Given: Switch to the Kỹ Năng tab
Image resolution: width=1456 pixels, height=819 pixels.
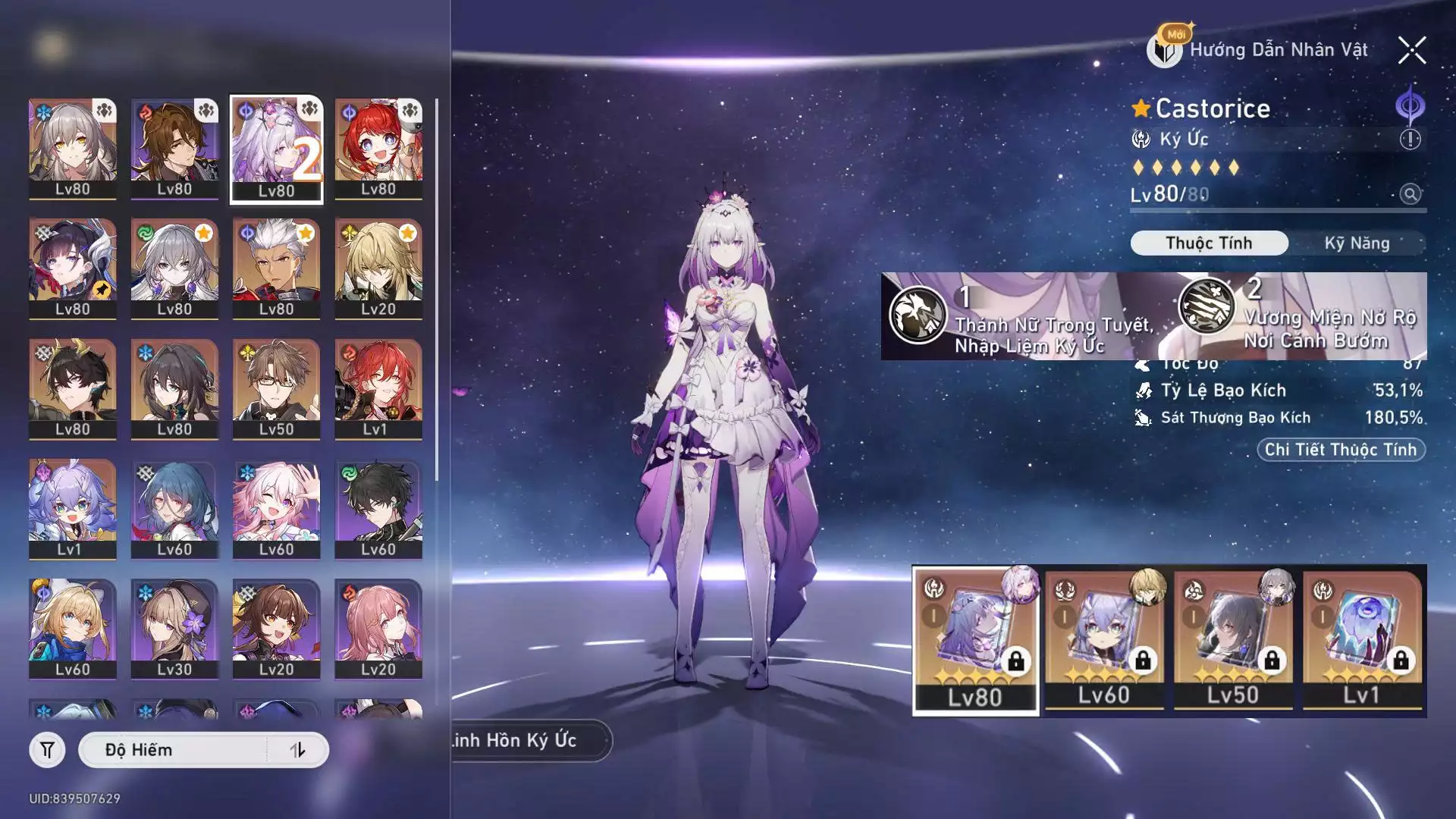Looking at the screenshot, I should point(1357,243).
